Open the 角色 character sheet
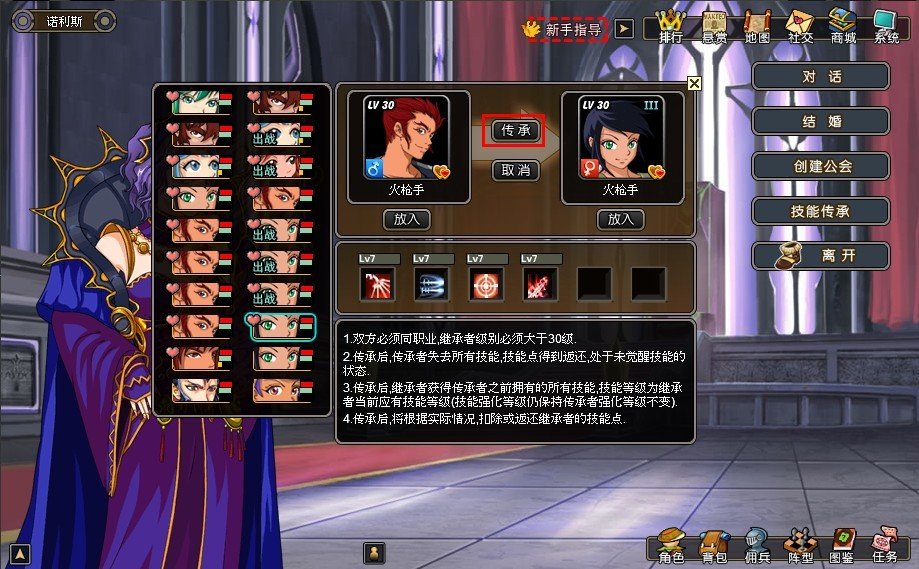The height and width of the screenshot is (569, 919). (671, 544)
